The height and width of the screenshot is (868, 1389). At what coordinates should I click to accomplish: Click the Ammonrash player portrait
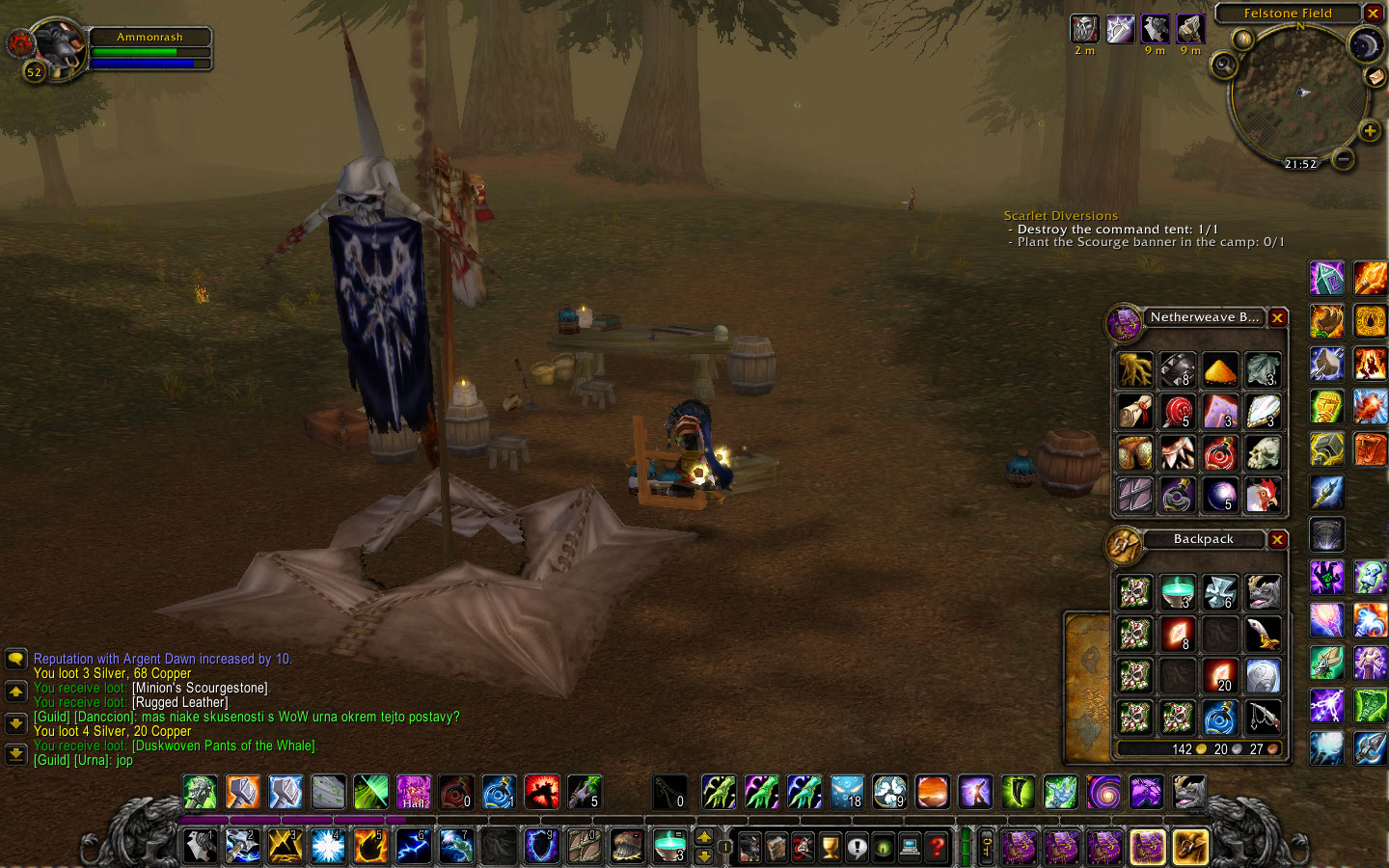[58, 45]
